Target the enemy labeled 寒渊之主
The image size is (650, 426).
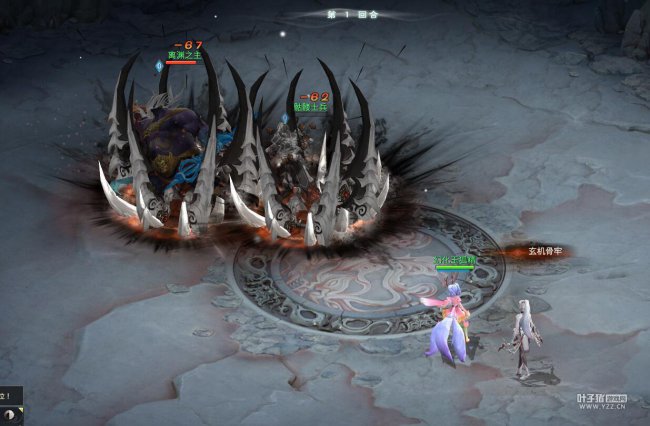pyautogui.click(x=176, y=135)
